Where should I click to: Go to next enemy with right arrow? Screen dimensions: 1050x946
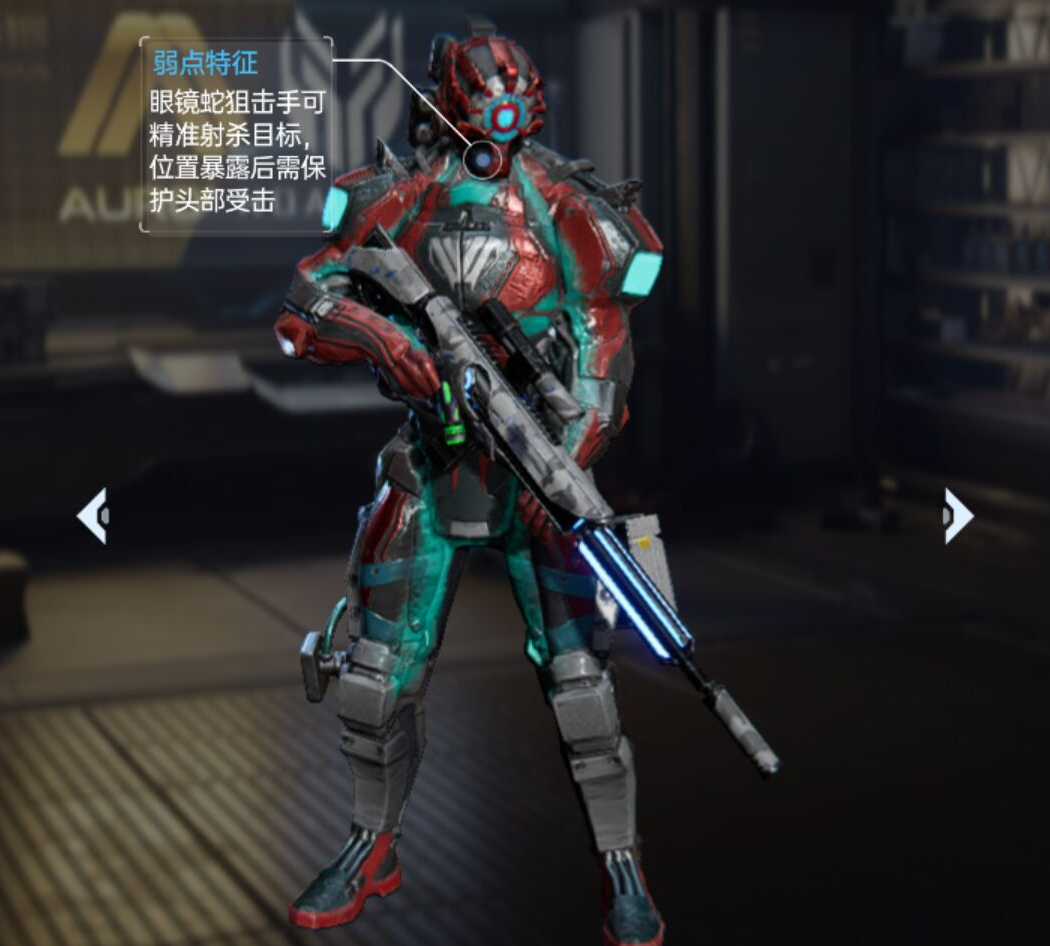tap(957, 516)
